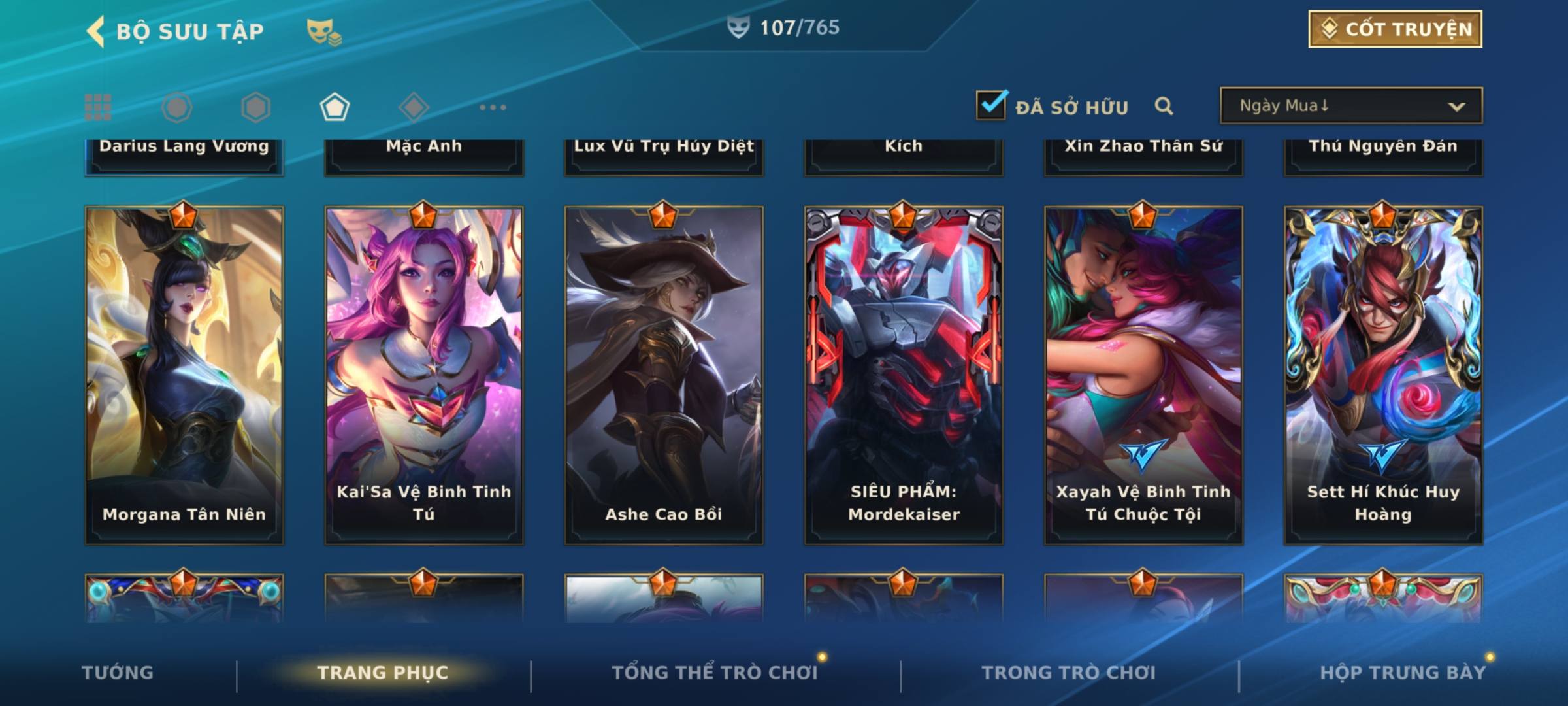Screen dimensions: 1568x706
Task: Pick Xayah Vệ Binh Tinh Tú Chuộc Tội
Action: 1143,376
